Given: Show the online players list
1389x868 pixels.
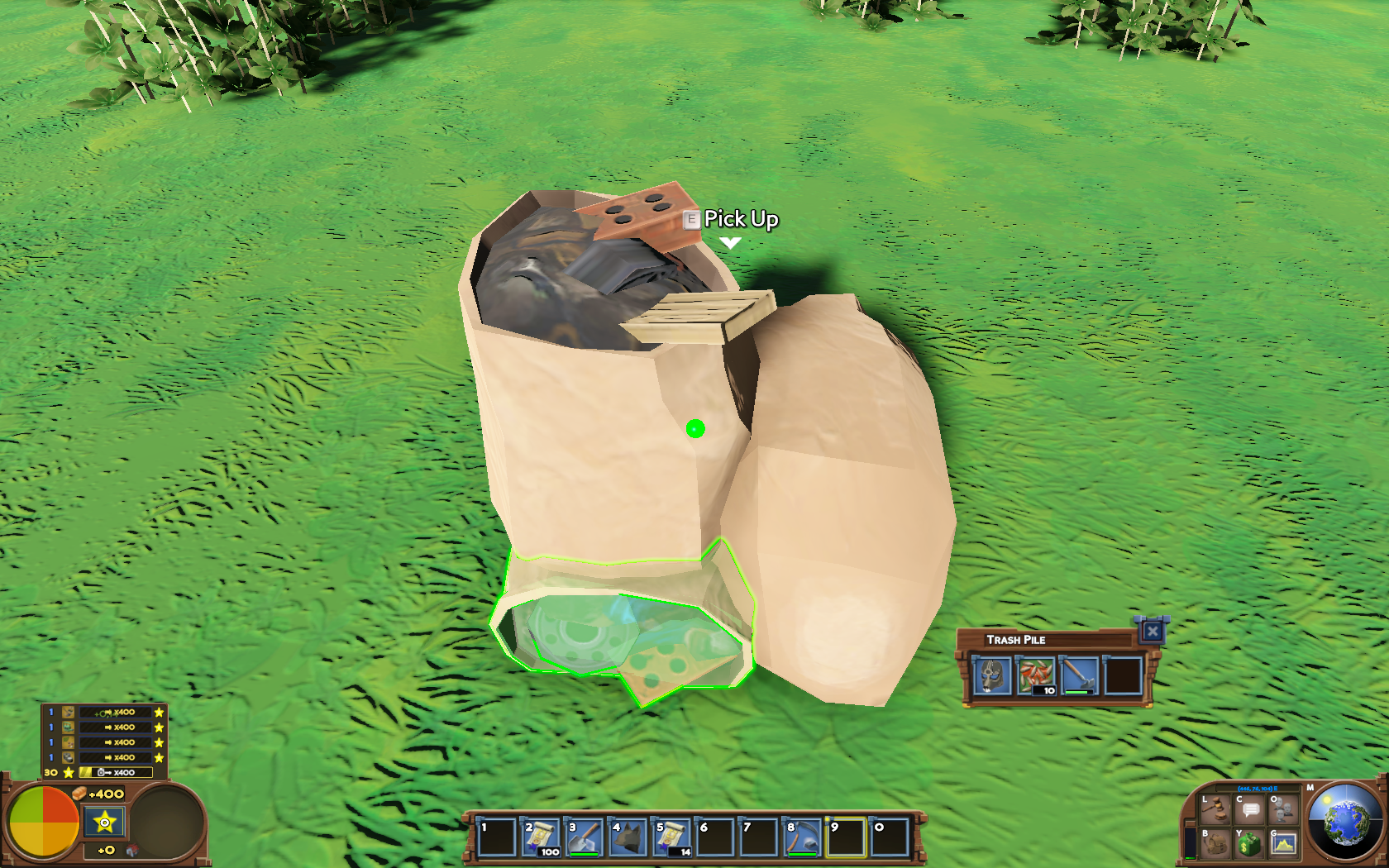Looking at the screenshot, I should (x=1283, y=810).
